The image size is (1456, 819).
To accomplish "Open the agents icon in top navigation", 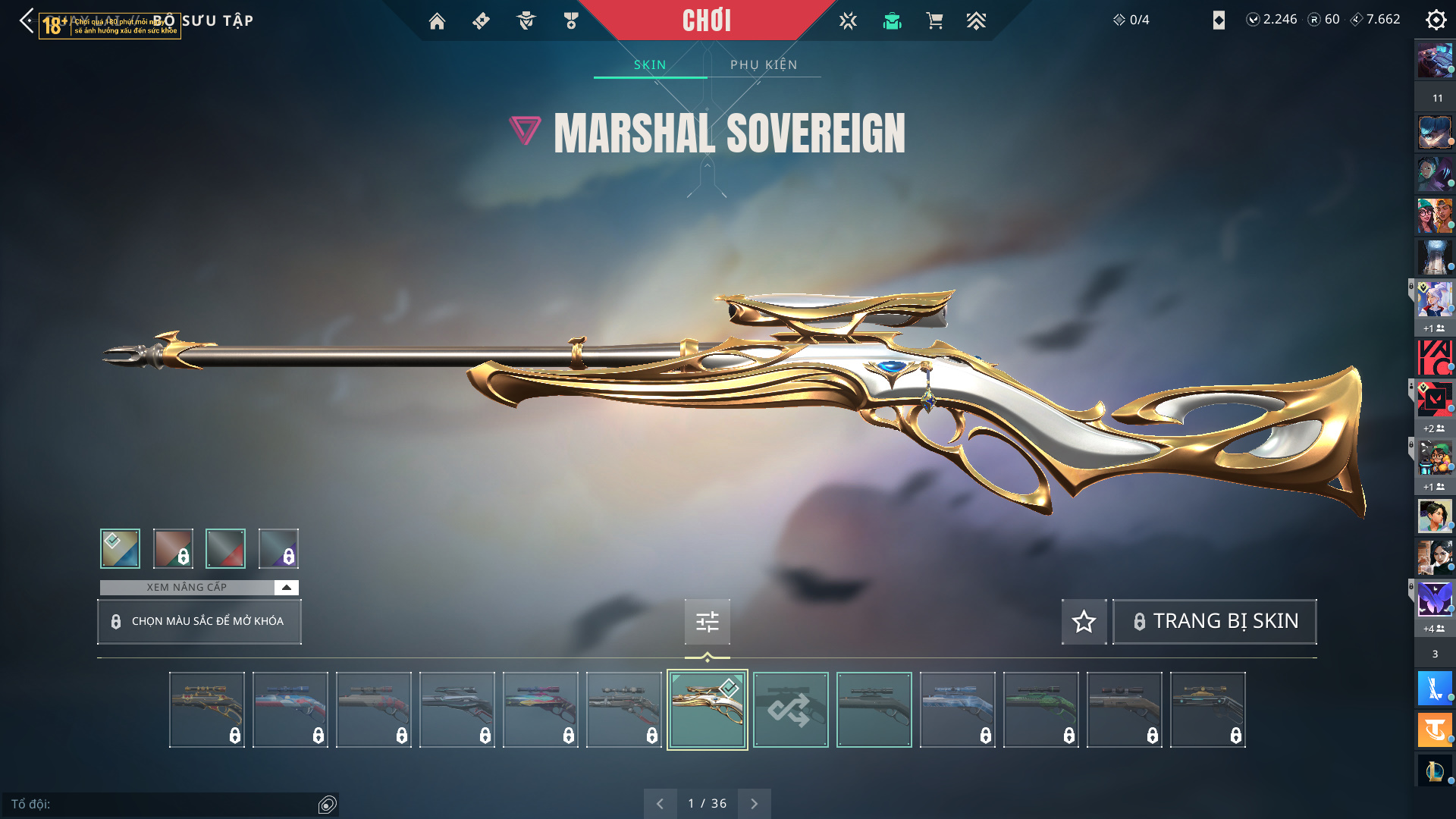I will pyautogui.click(x=526, y=21).
